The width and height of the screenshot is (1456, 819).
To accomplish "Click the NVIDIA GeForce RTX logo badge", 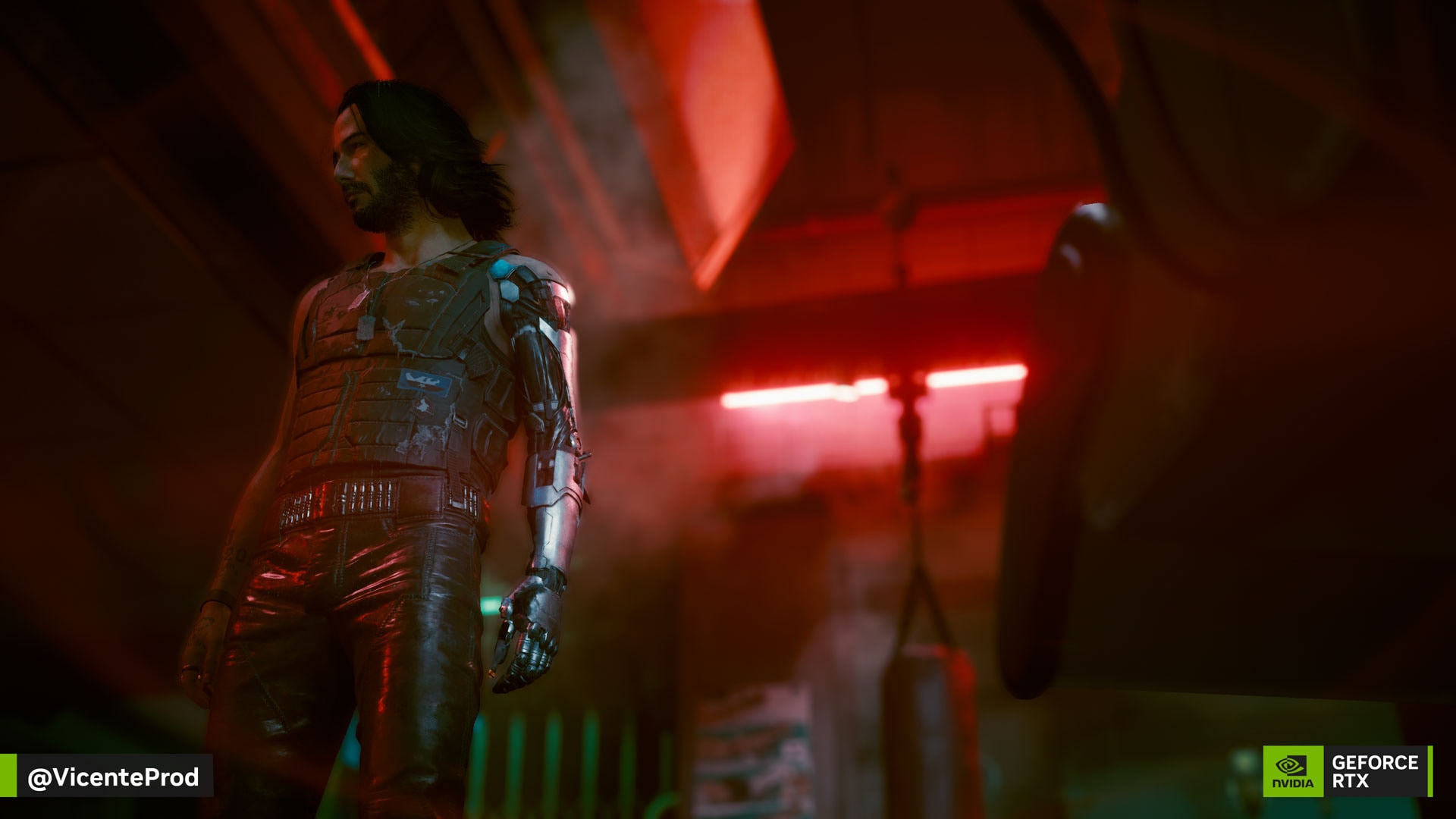I will tap(1347, 771).
